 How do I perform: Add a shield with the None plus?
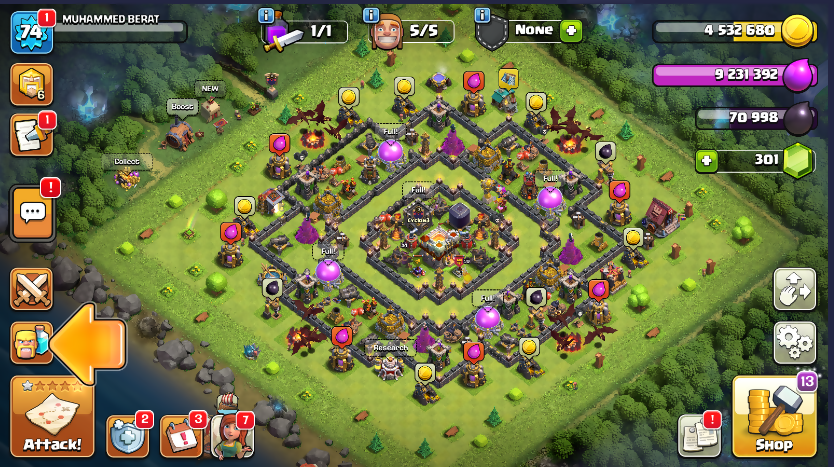571,31
